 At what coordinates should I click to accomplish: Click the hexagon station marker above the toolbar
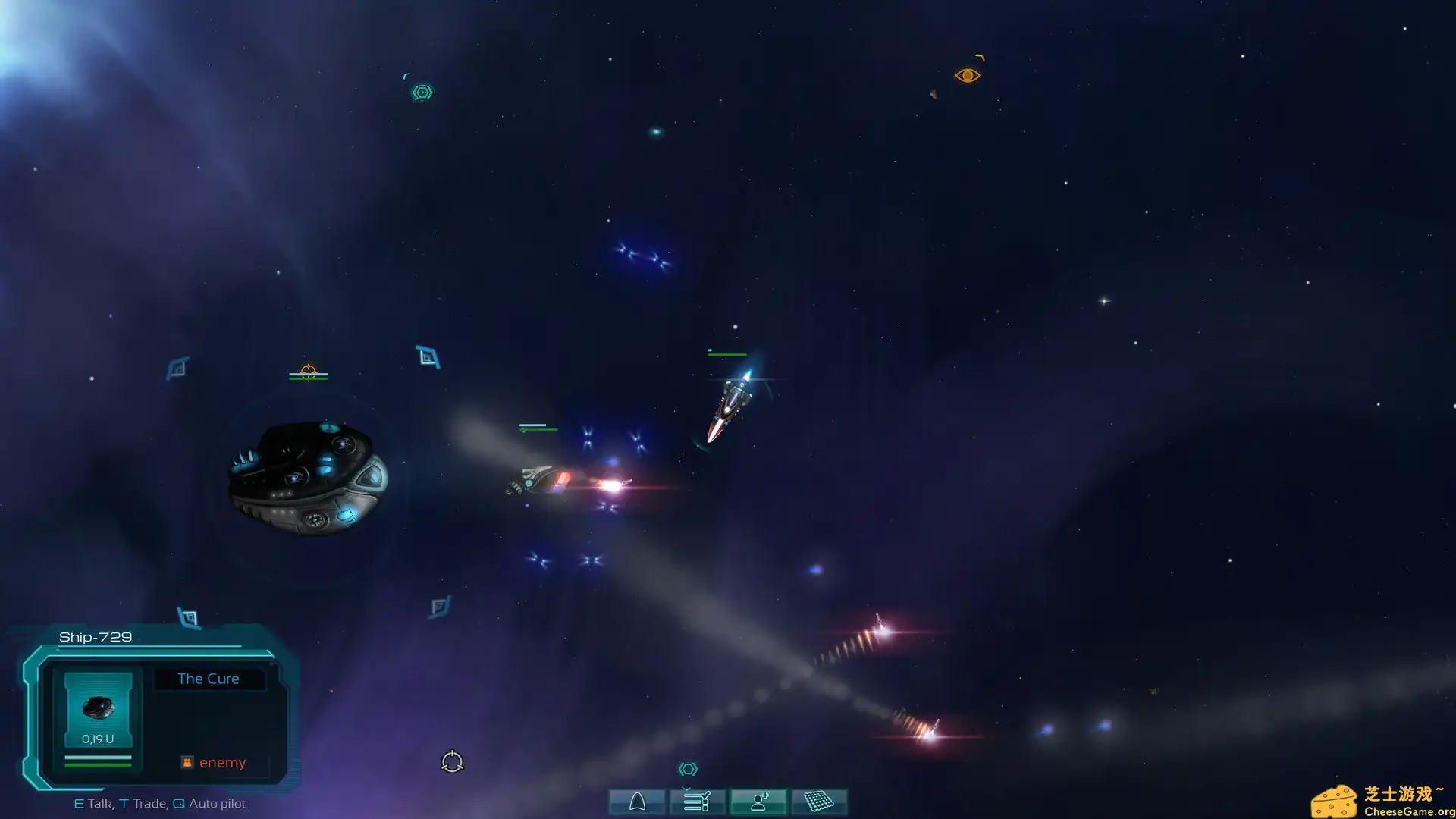(x=688, y=769)
